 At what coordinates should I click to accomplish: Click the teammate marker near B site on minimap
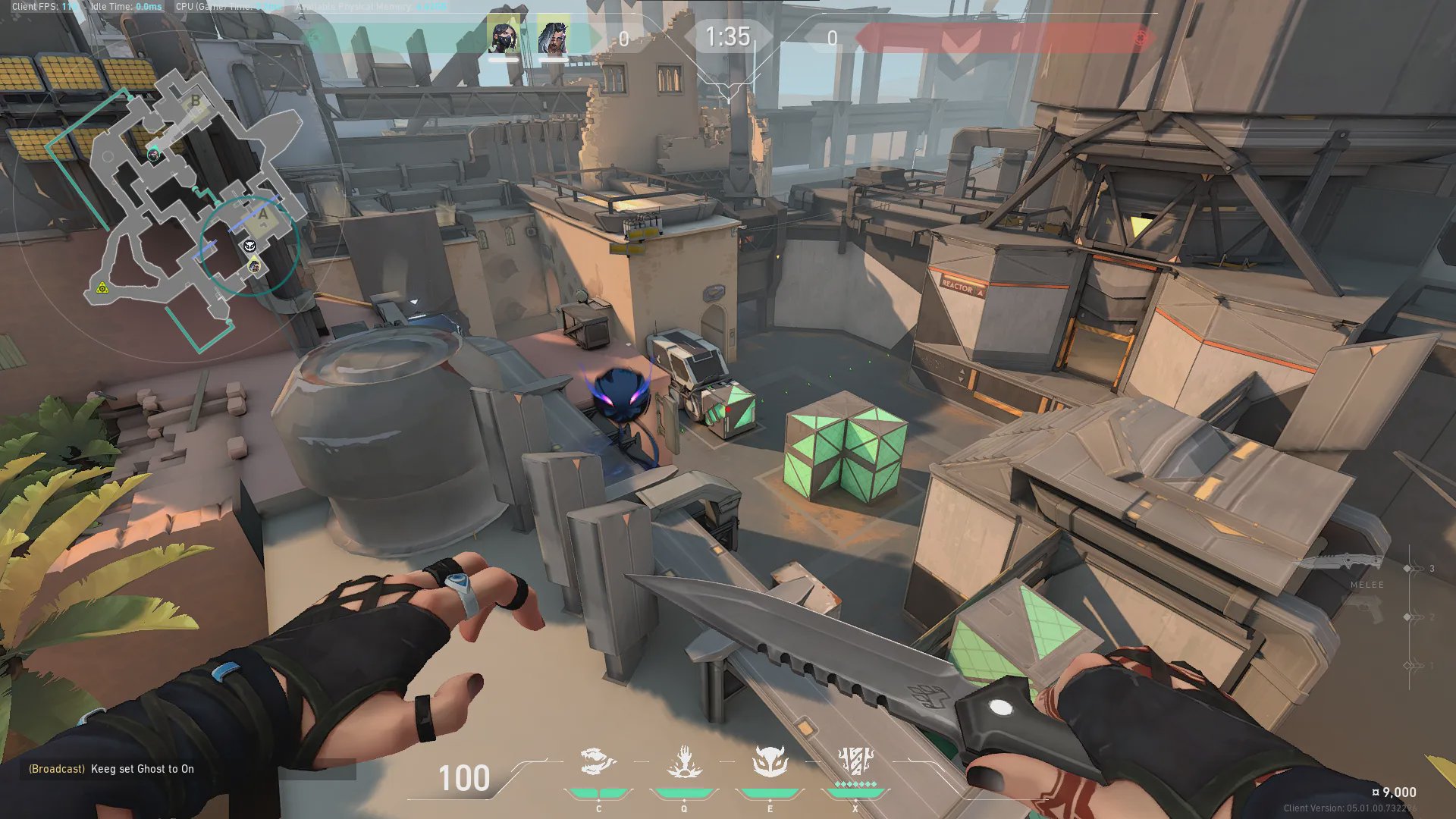coord(154,155)
